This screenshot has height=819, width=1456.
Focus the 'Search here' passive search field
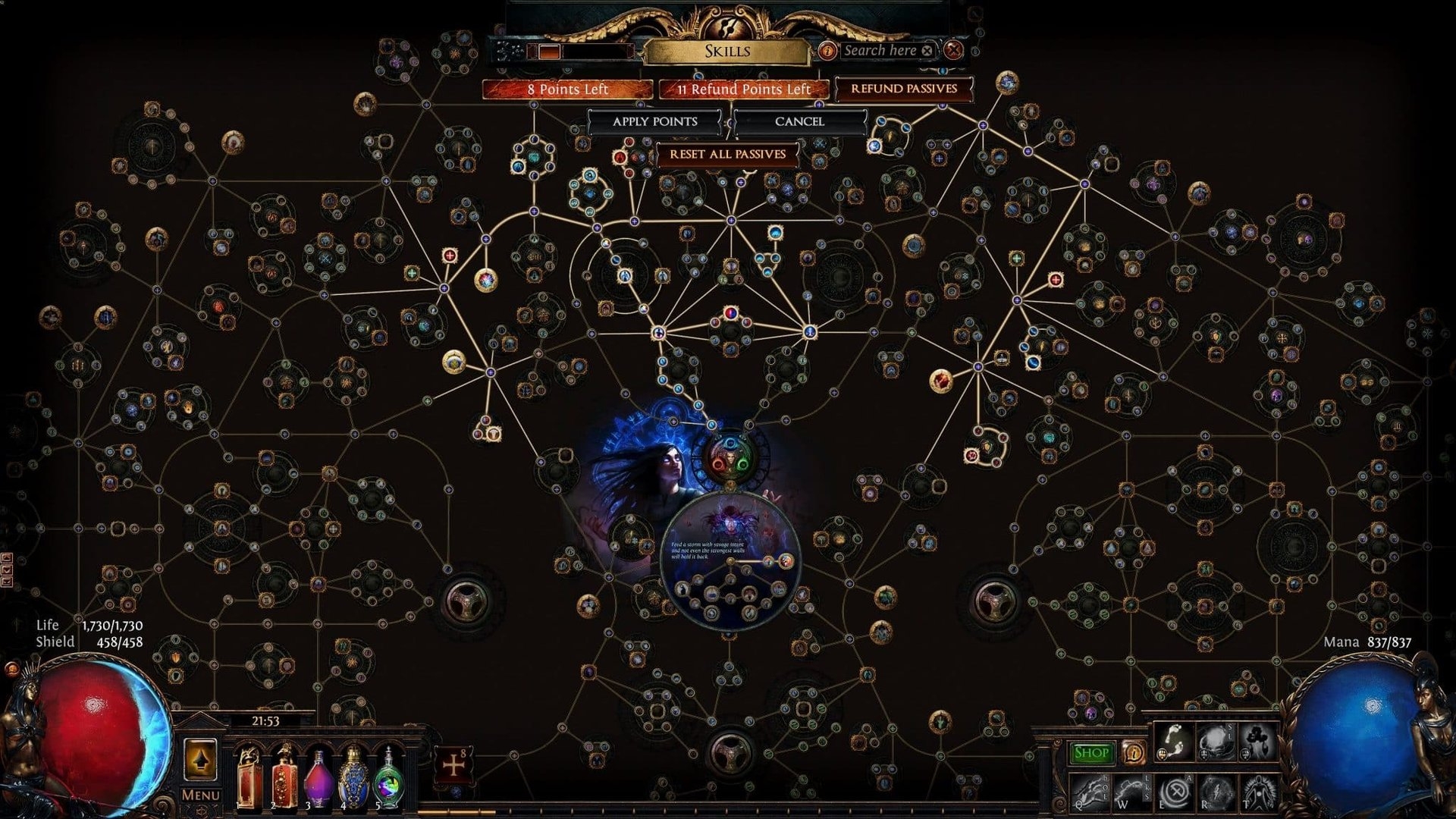880,51
